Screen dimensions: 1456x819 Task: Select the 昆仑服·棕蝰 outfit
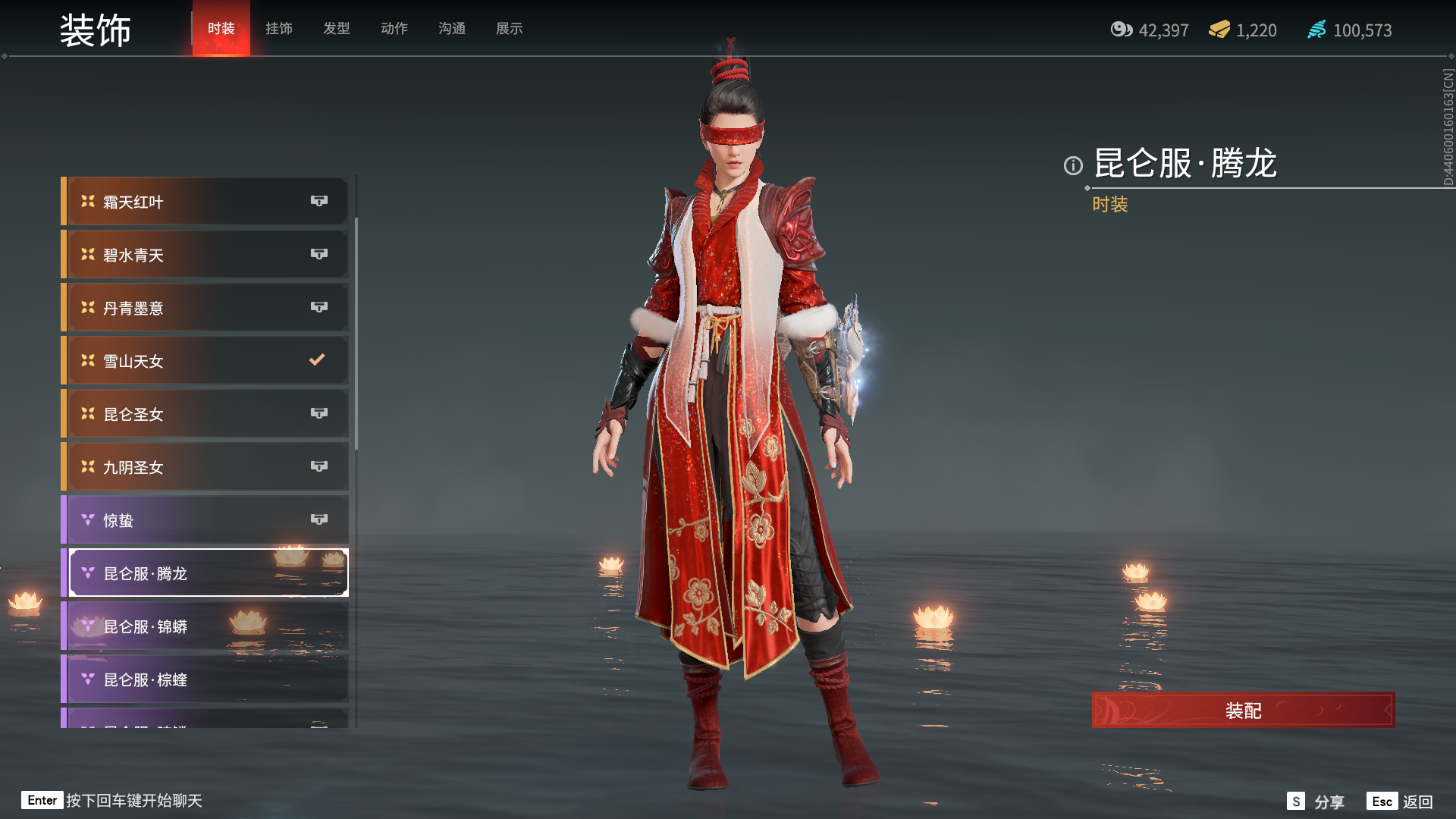click(x=206, y=679)
